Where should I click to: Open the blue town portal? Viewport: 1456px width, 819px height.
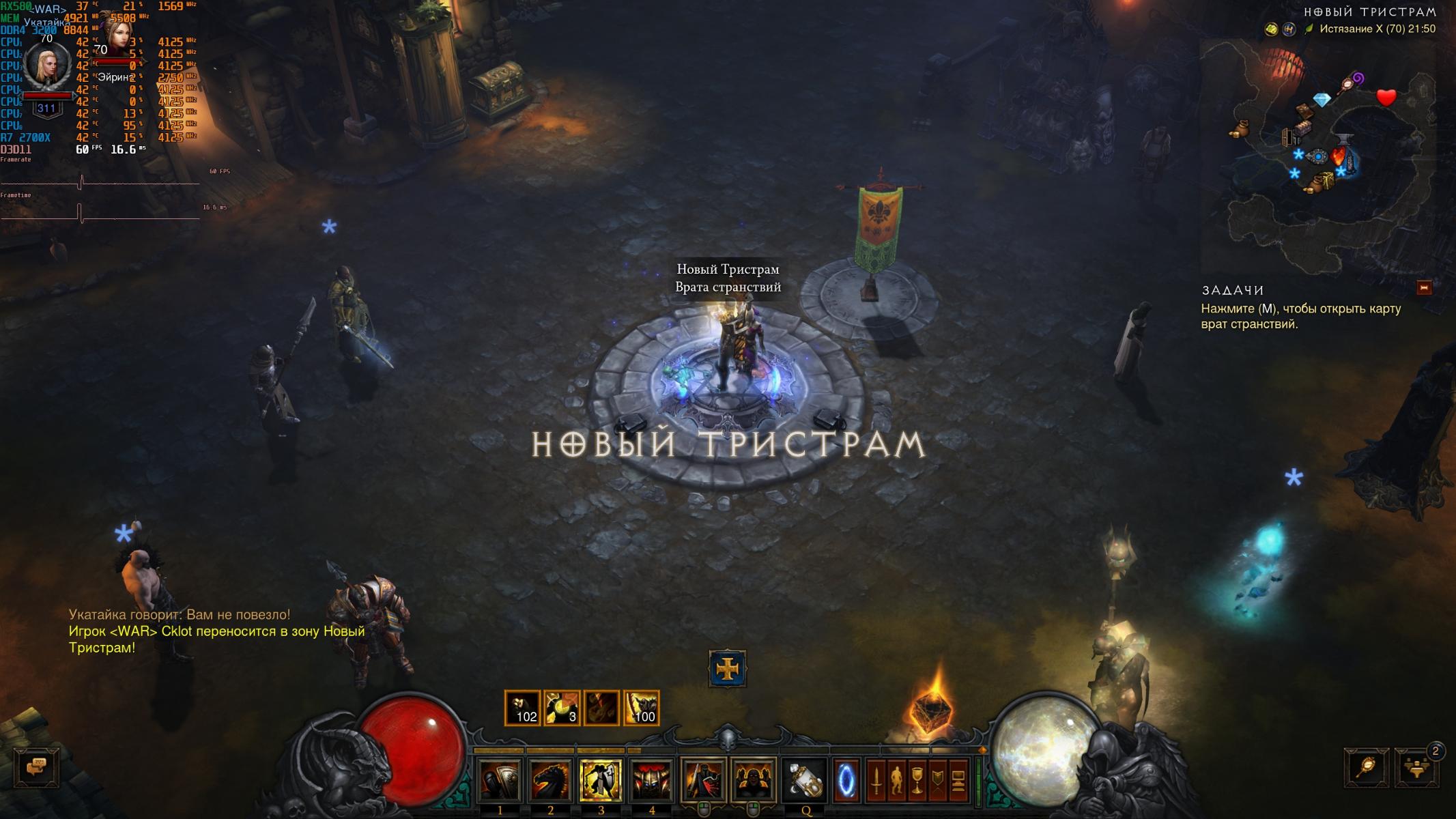point(845,780)
